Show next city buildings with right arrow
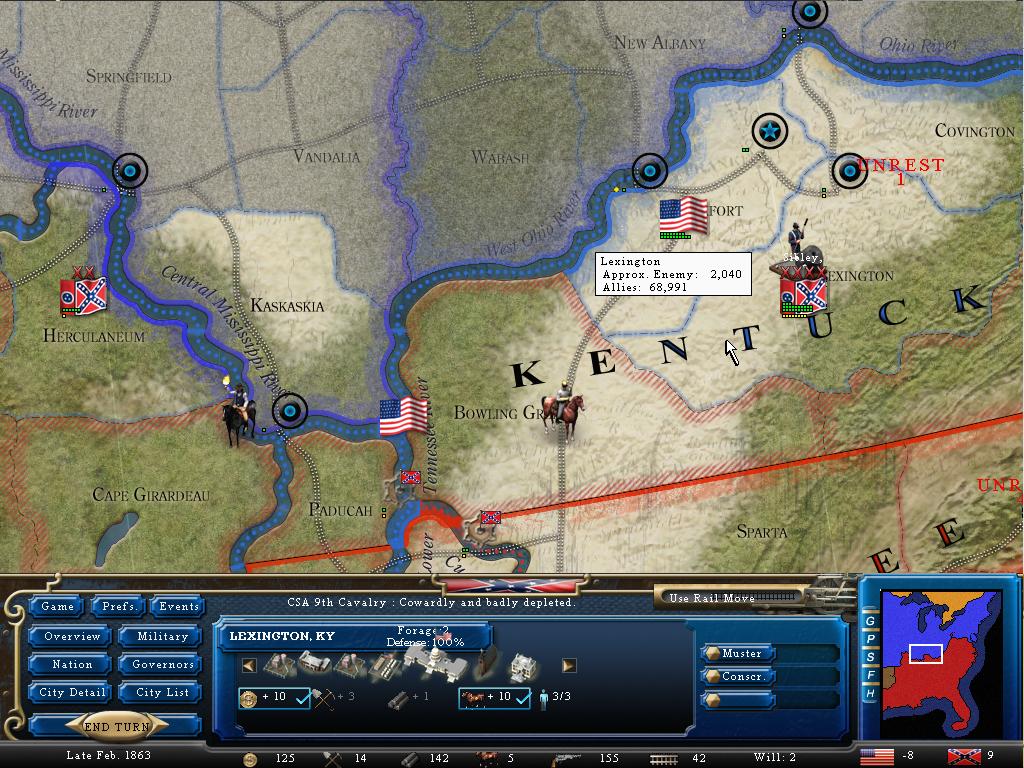Screen dimensions: 1024x768 point(569,665)
